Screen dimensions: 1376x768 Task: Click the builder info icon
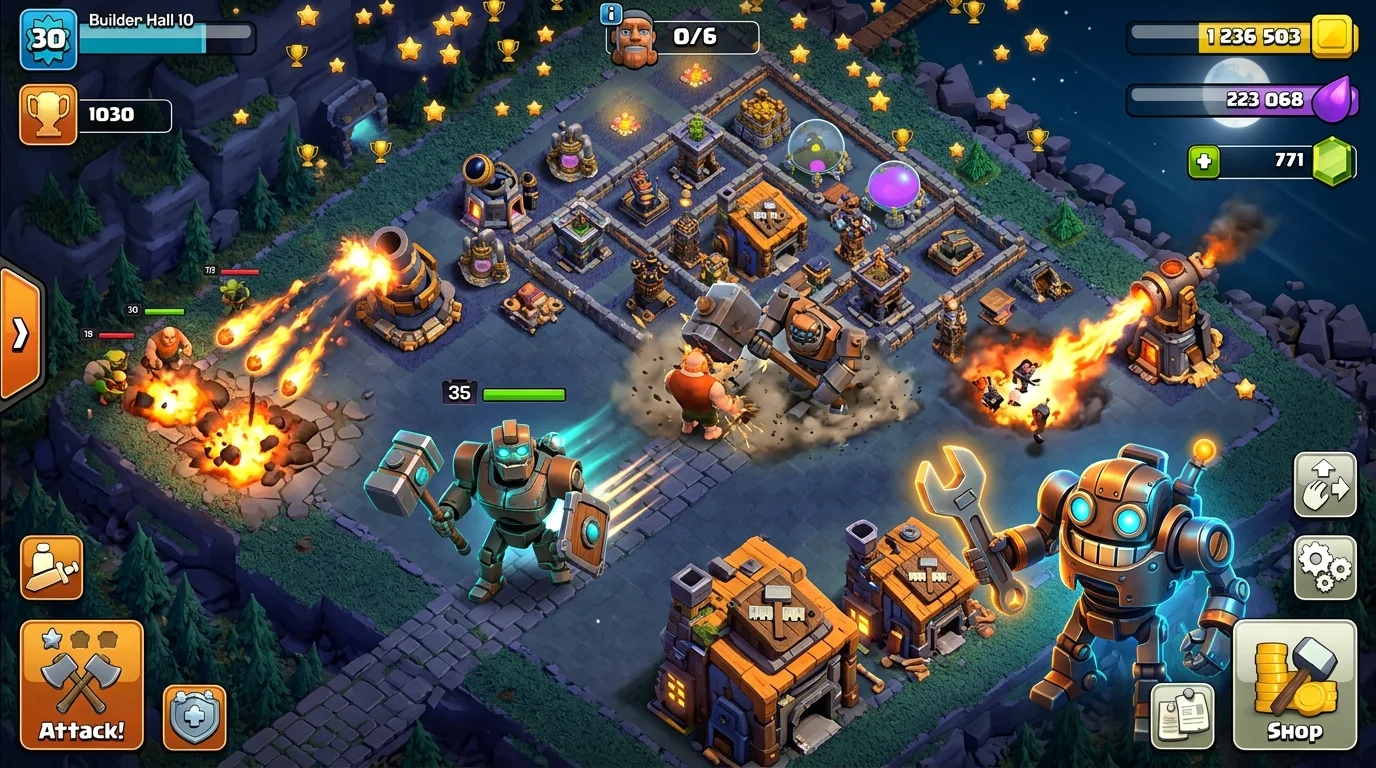(x=610, y=14)
